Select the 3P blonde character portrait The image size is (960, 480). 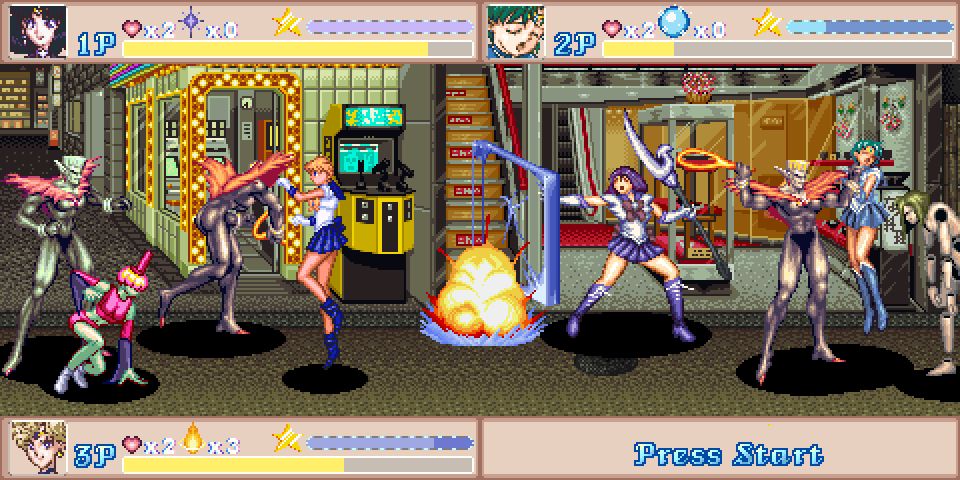[38, 446]
